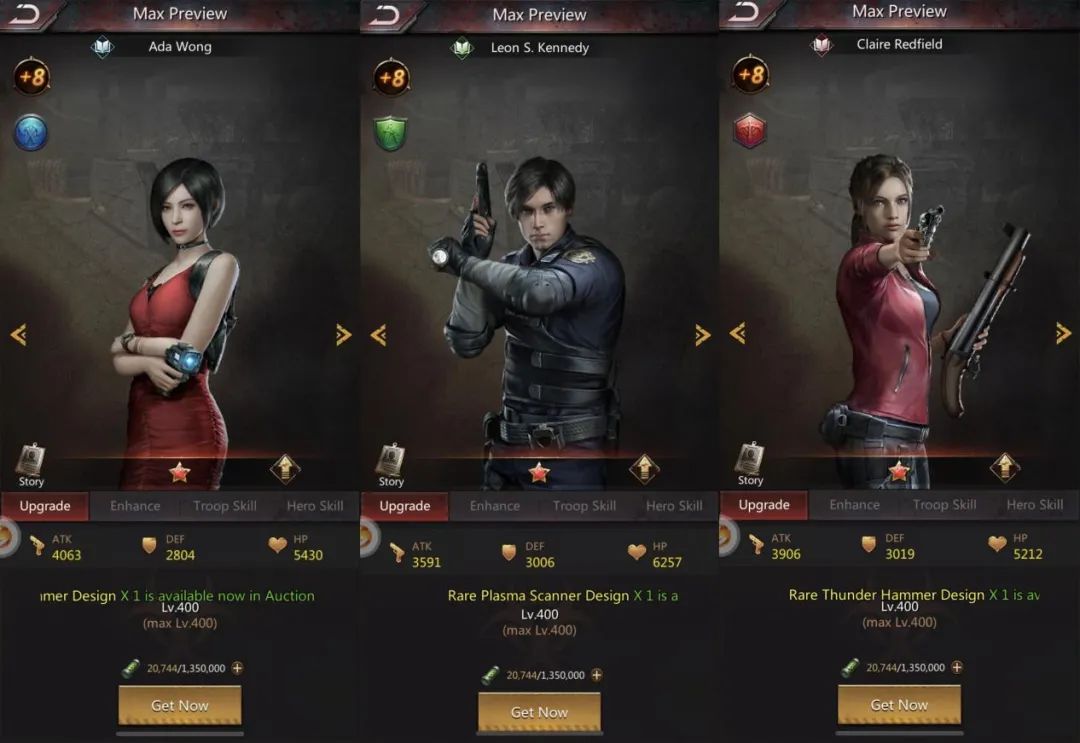The image size is (1080, 743).
Task: Open Troop Skill tab on Leon's screen
Action: pyautogui.click(x=584, y=506)
